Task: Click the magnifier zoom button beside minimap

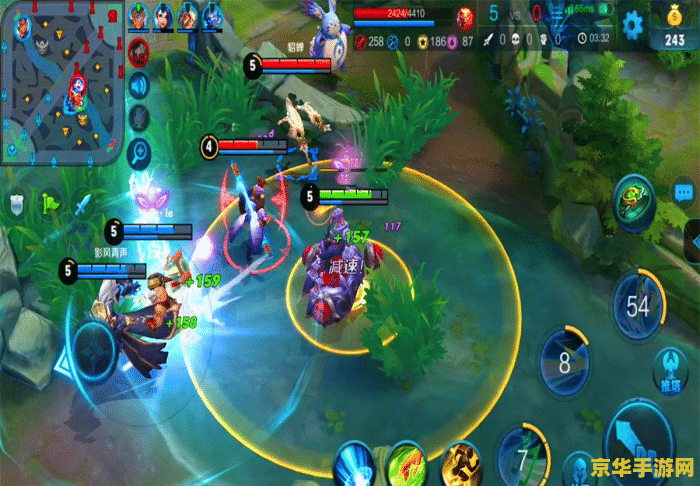Action: [140, 152]
